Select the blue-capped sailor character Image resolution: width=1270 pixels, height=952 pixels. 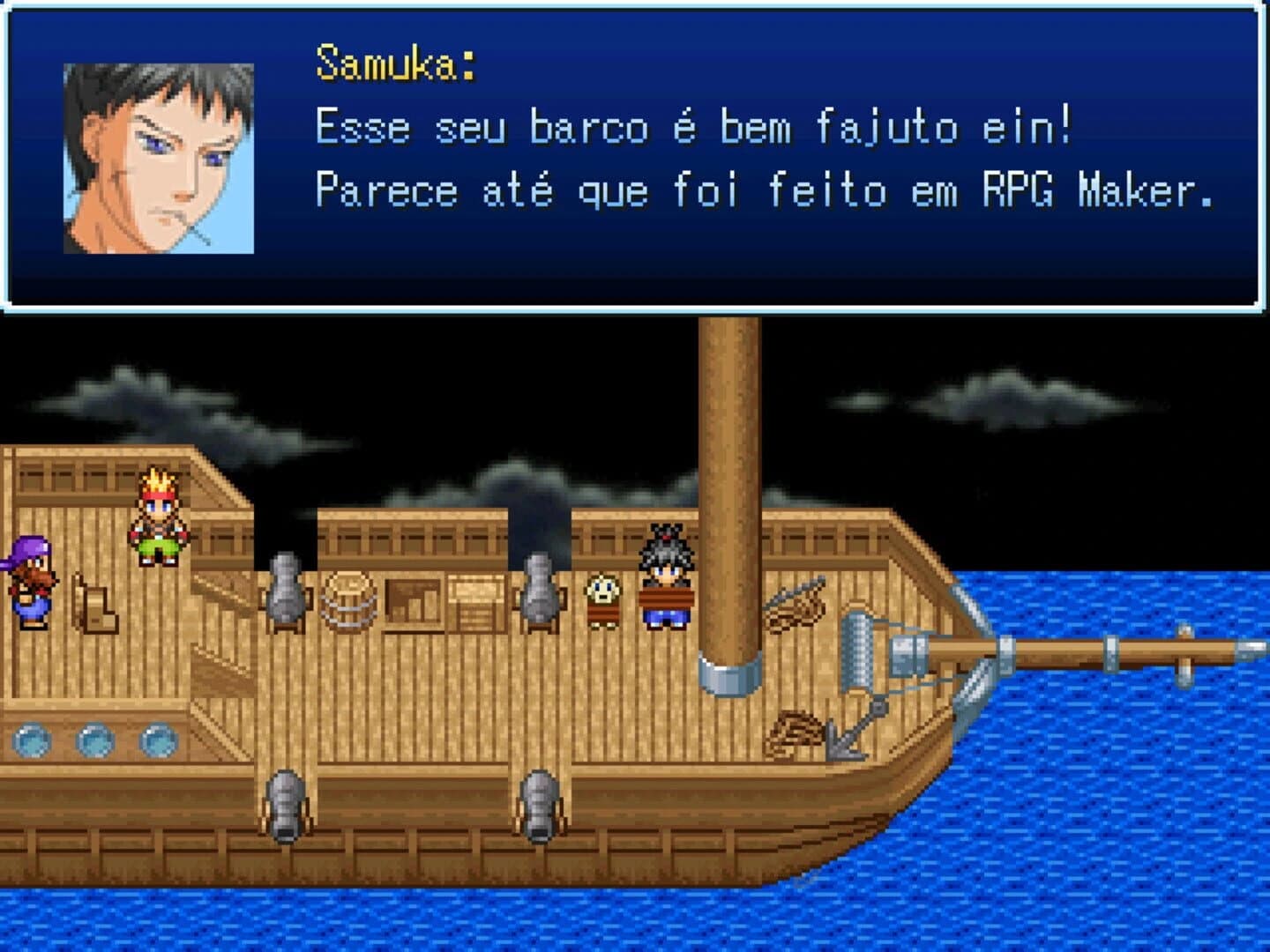pyautogui.click(x=31, y=582)
